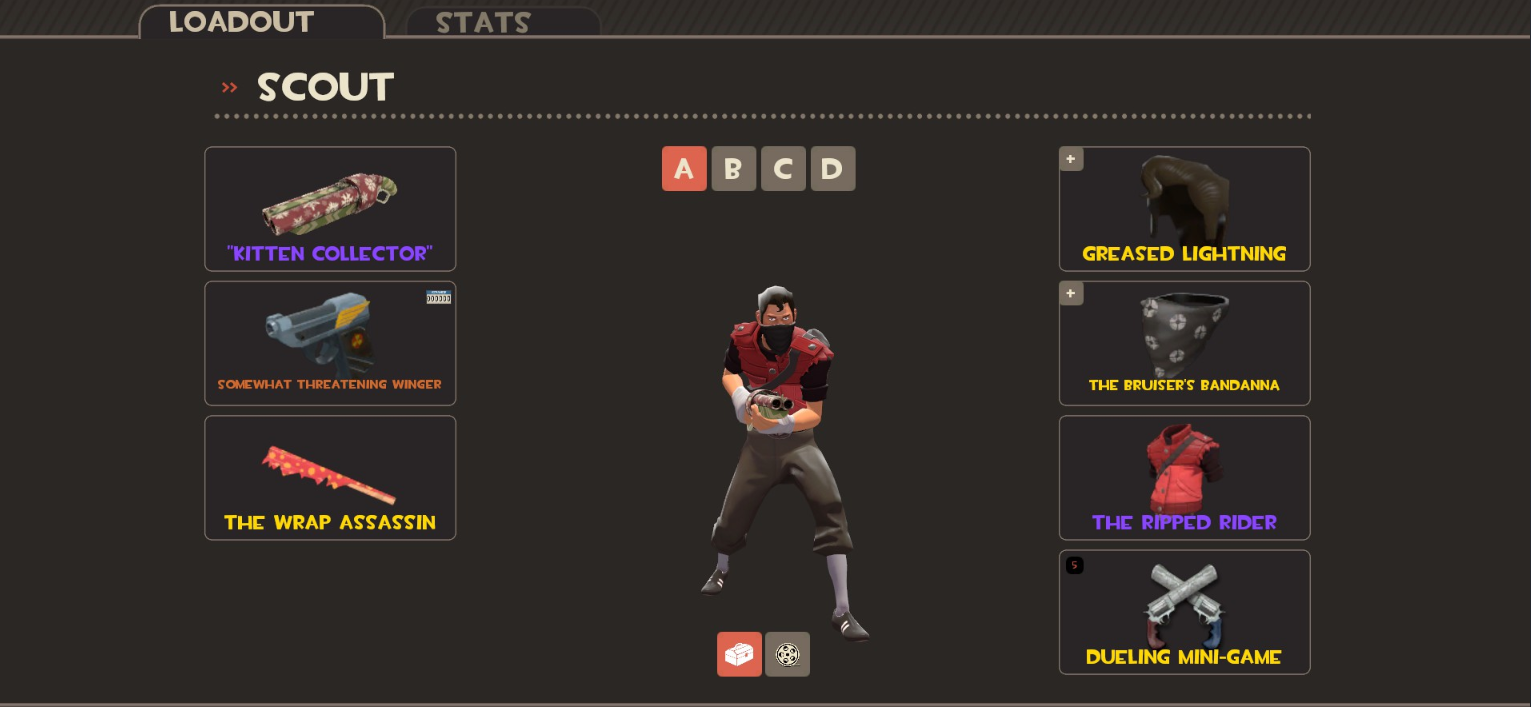Click the plus badge on Greased Lightning
Viewport: 1531px width, 707px height.
(x=1071, y=159)
